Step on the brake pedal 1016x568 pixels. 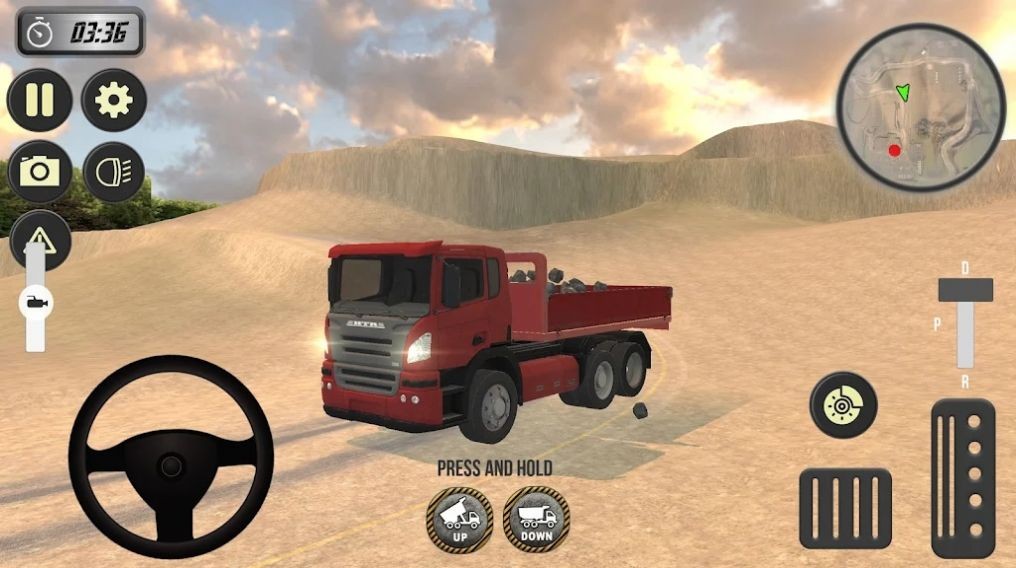(x=845, y=508)
